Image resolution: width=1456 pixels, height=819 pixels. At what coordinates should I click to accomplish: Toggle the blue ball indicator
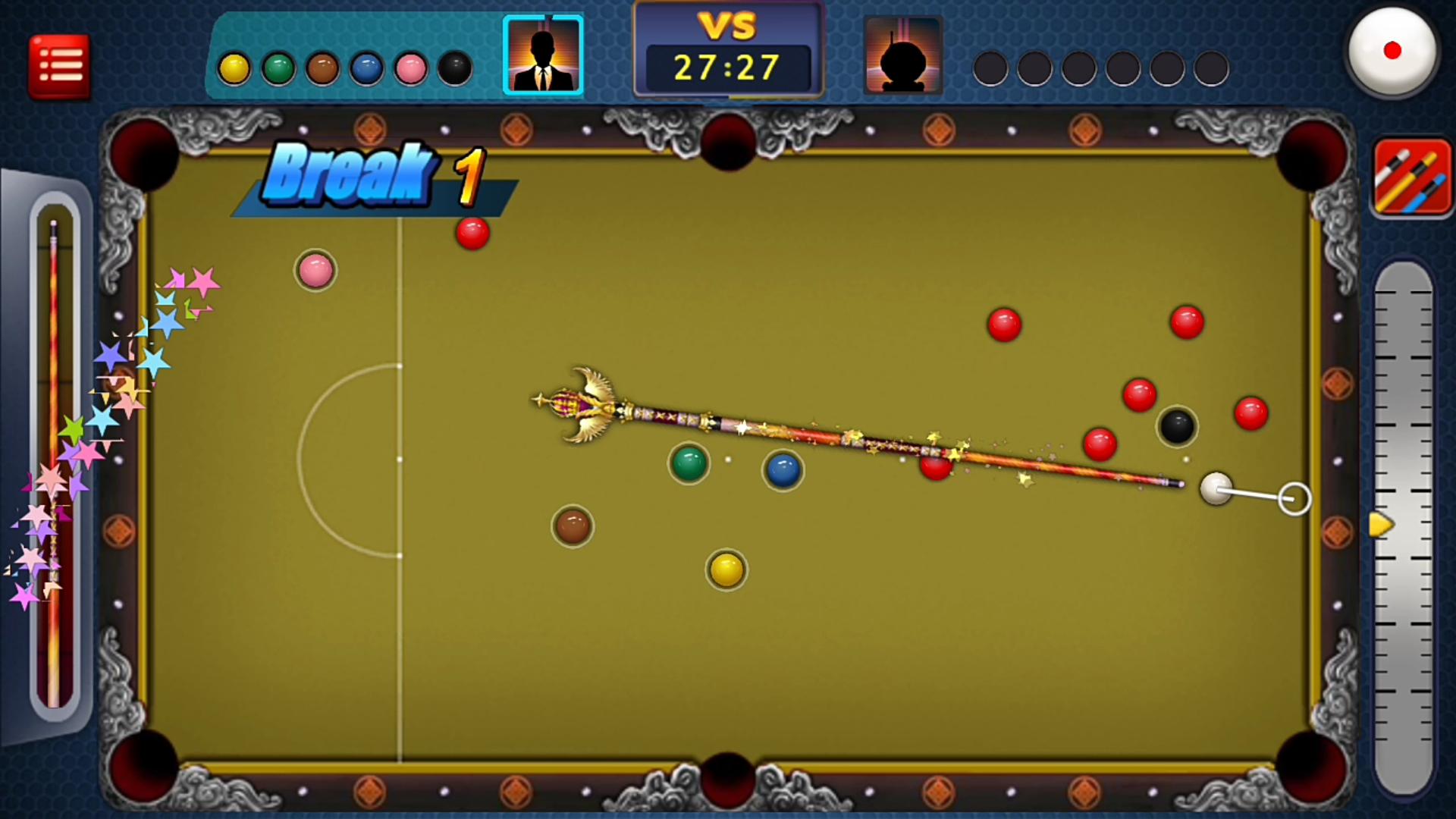(x=366, y=68)
